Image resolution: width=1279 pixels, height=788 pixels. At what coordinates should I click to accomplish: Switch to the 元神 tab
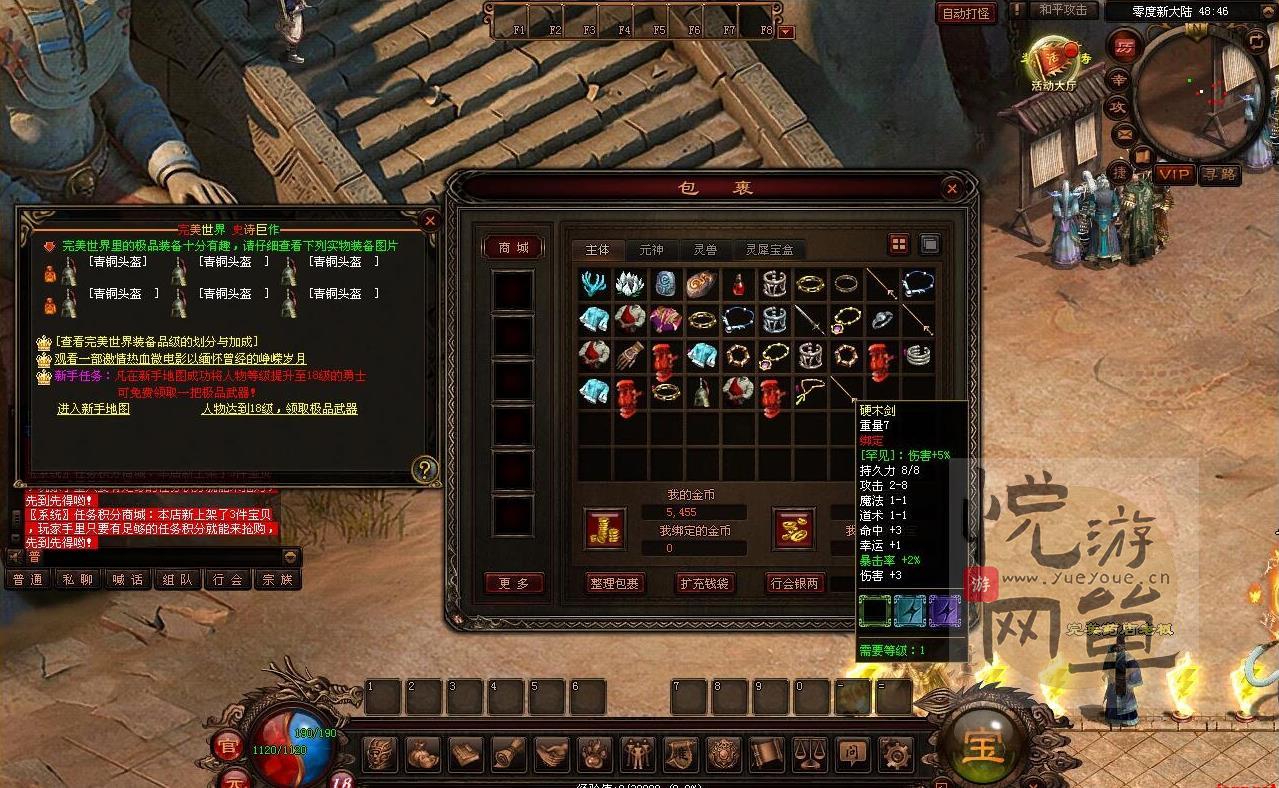(x=651, y=250)
